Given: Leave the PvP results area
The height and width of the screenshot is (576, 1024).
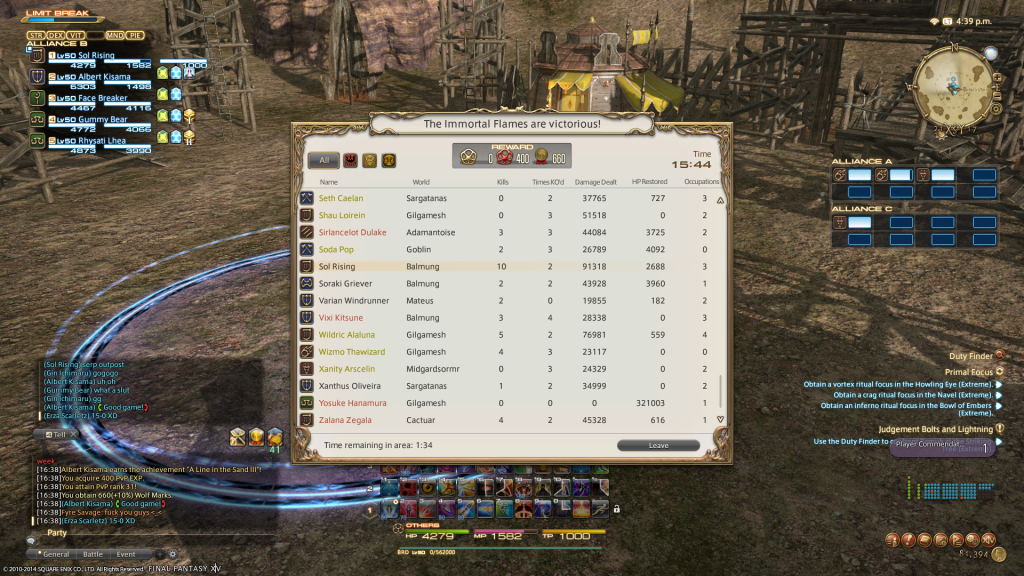Looking at the screenshot, I should click(658, 445).
